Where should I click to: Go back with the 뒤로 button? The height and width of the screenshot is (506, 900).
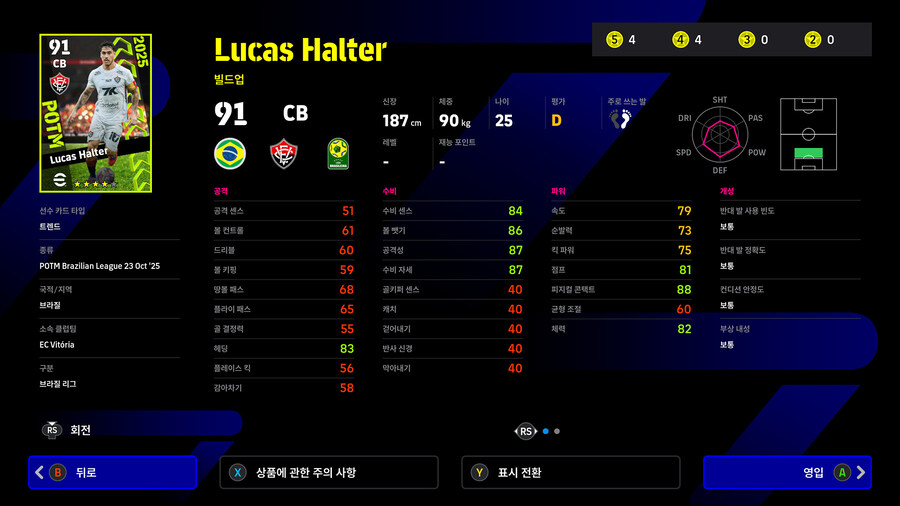(113, 472)
